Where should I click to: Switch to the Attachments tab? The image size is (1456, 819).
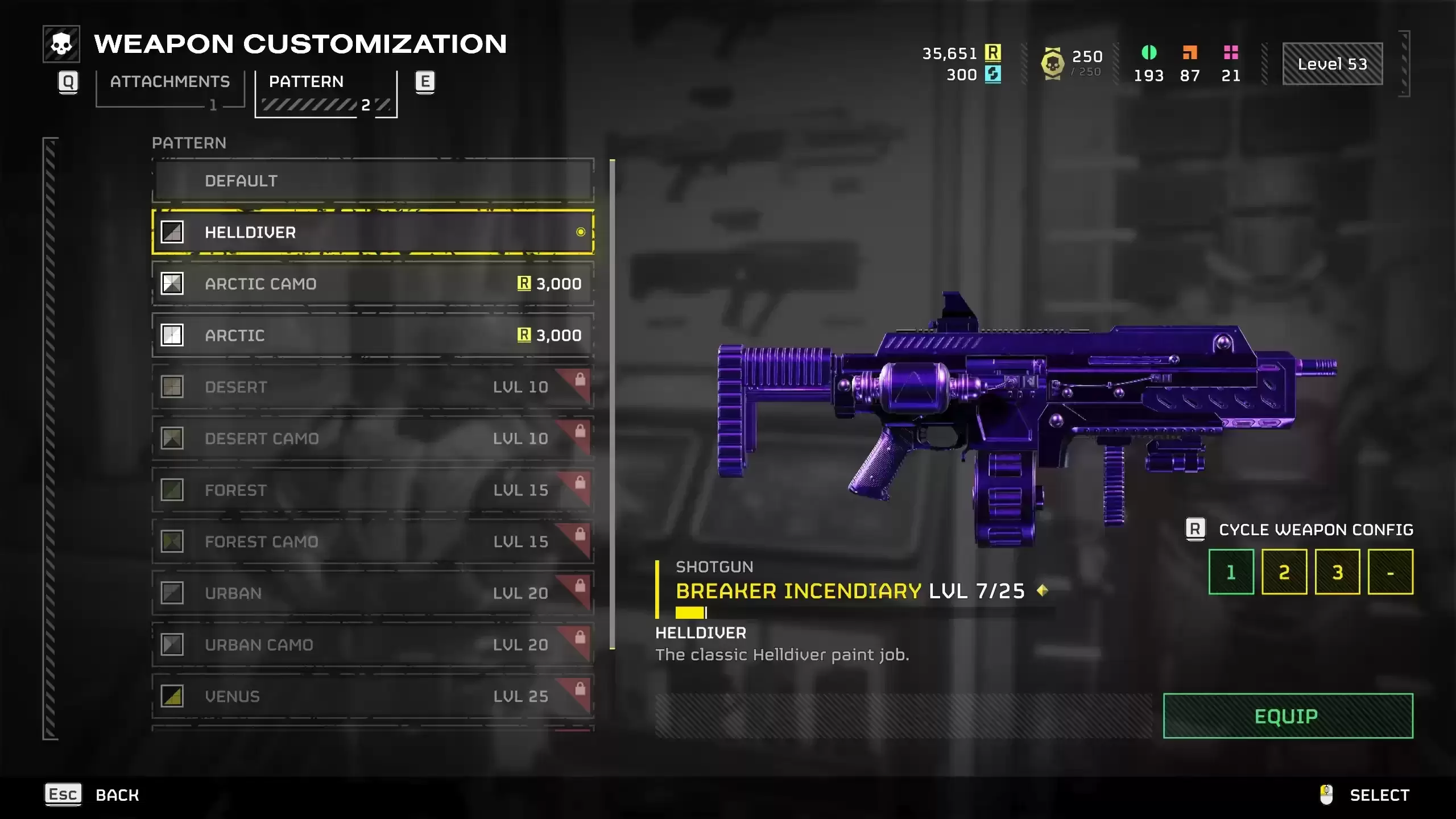169,82
